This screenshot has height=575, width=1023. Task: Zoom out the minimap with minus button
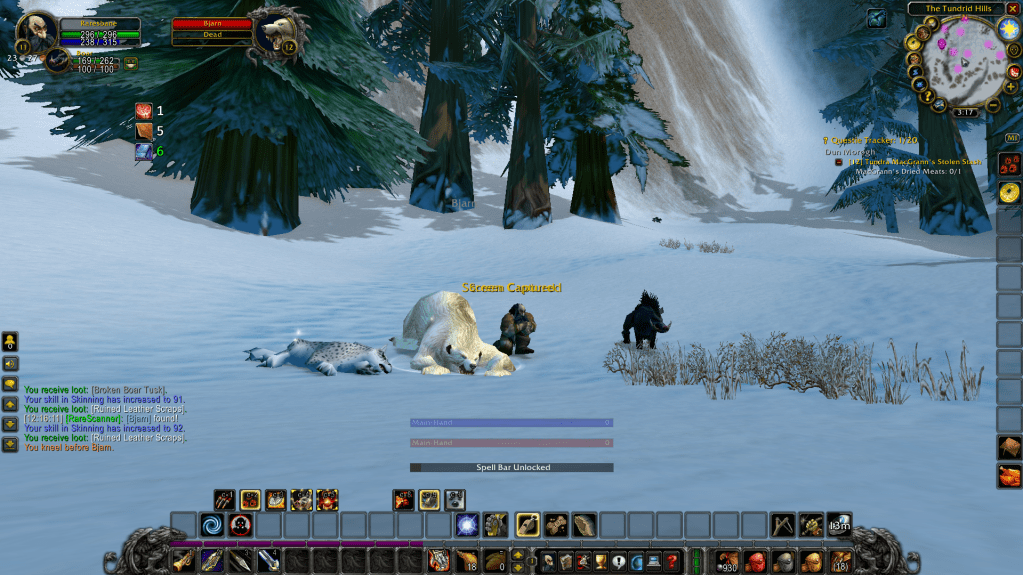pos(993,105)
